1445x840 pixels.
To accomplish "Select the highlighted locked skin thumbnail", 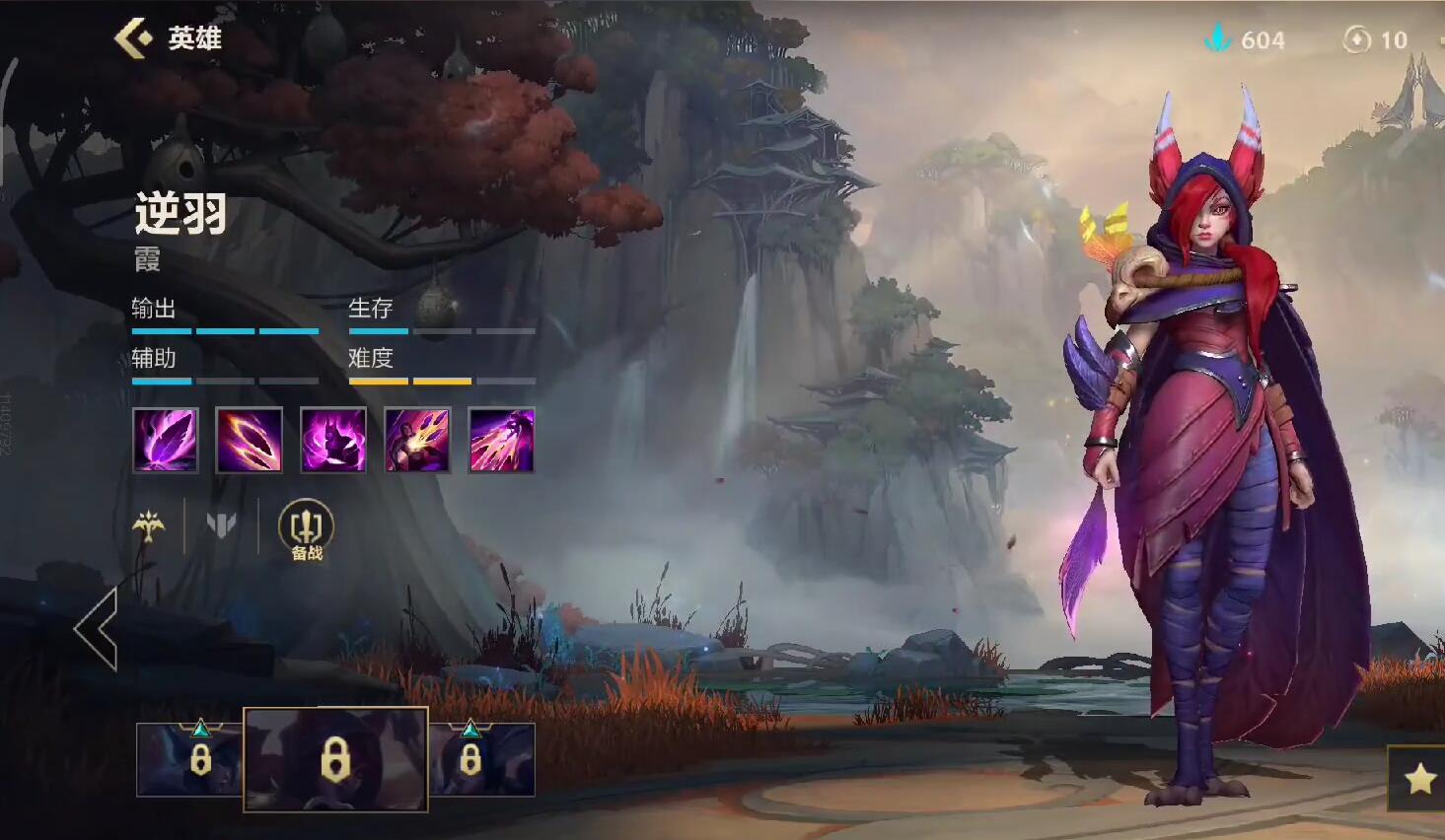I will click(335, 759).
